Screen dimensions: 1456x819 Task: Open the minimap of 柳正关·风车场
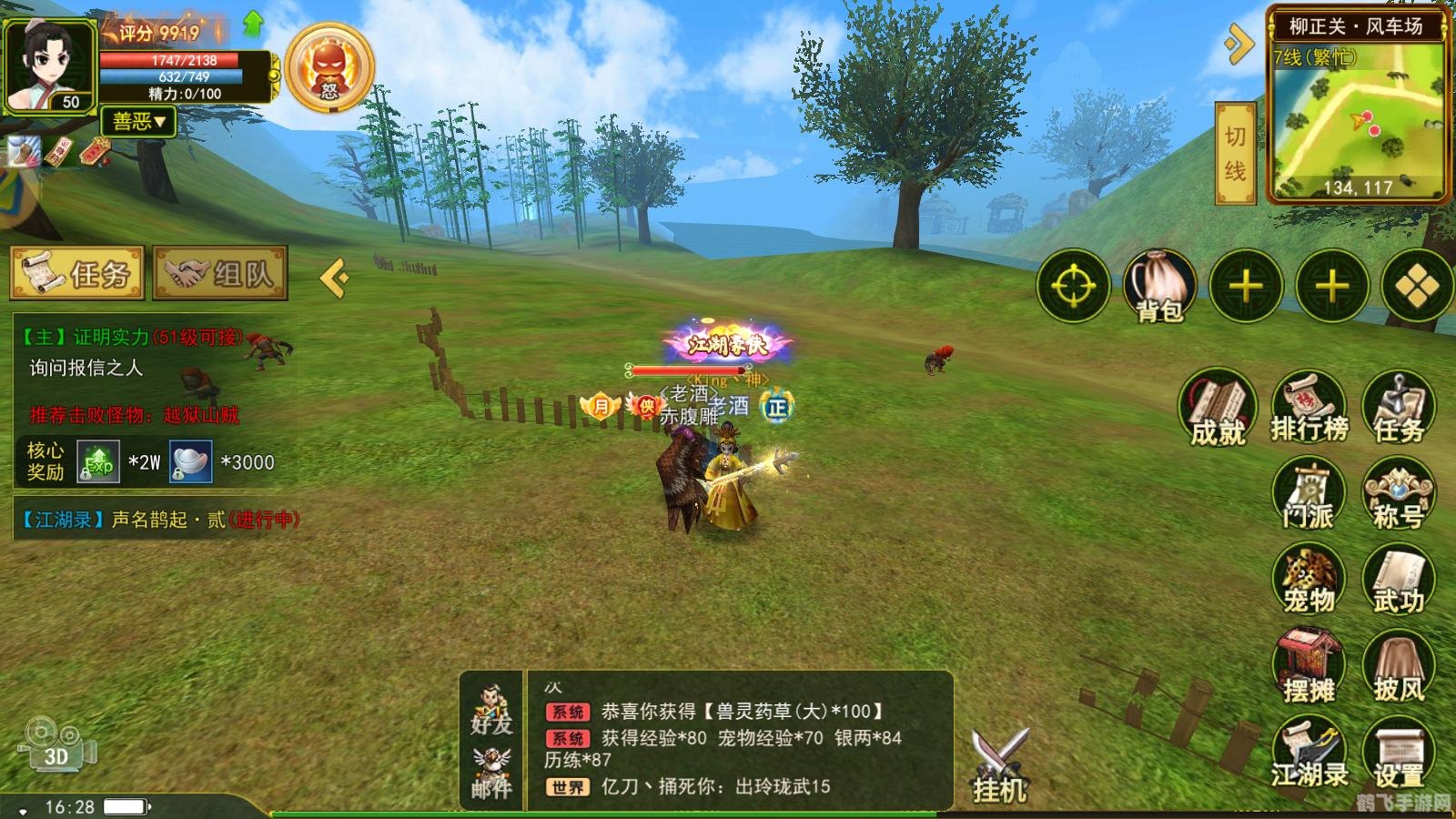[1357, 120]
